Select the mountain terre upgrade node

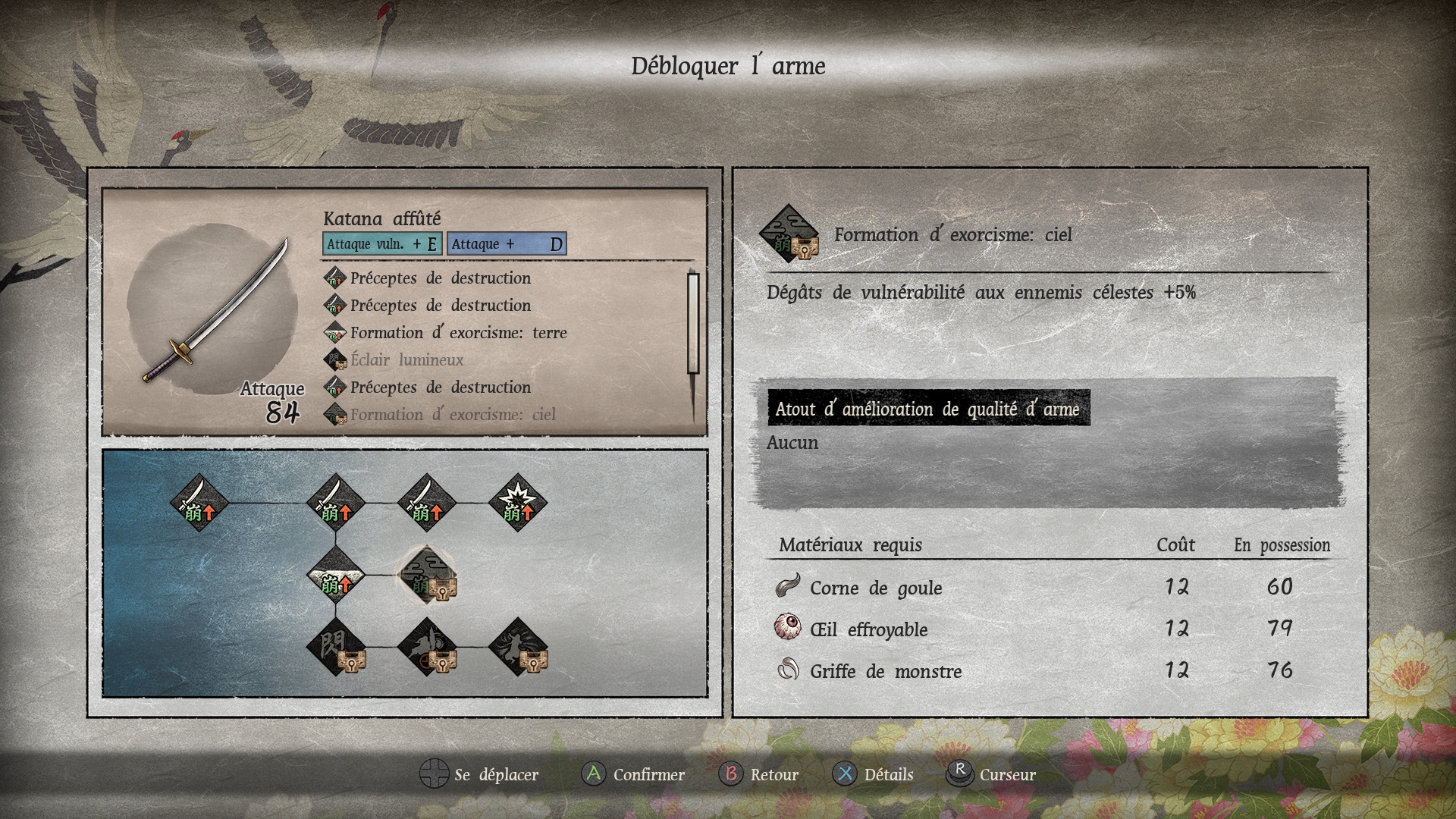[335, 575]
